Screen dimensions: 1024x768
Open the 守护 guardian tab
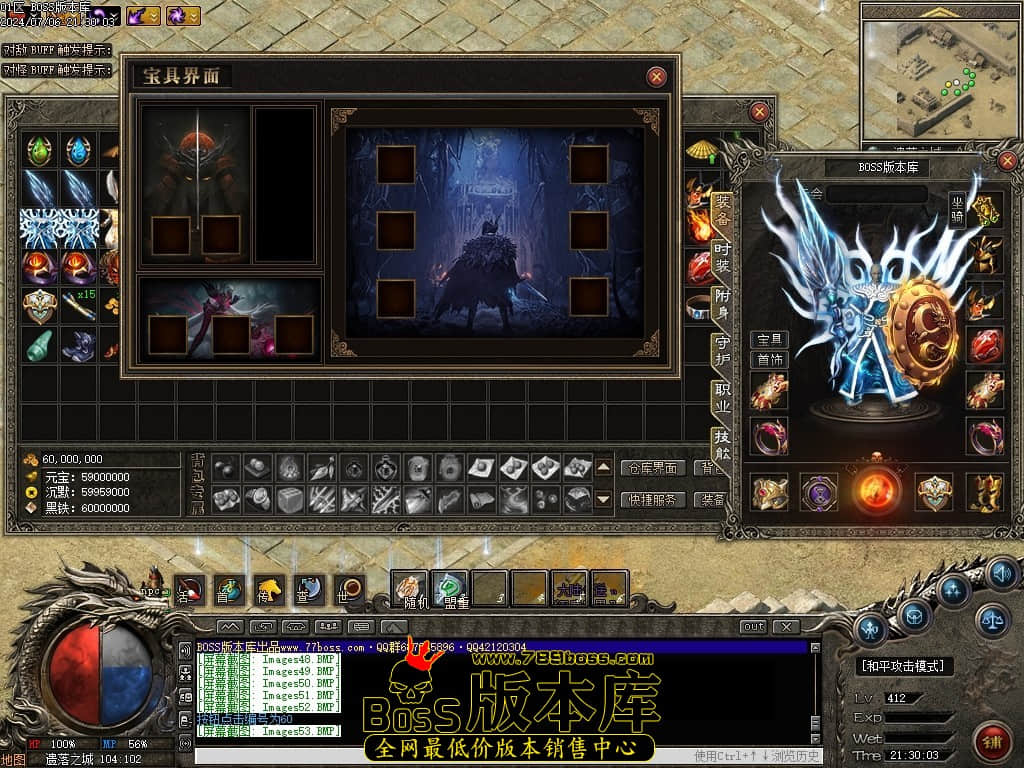722,350
